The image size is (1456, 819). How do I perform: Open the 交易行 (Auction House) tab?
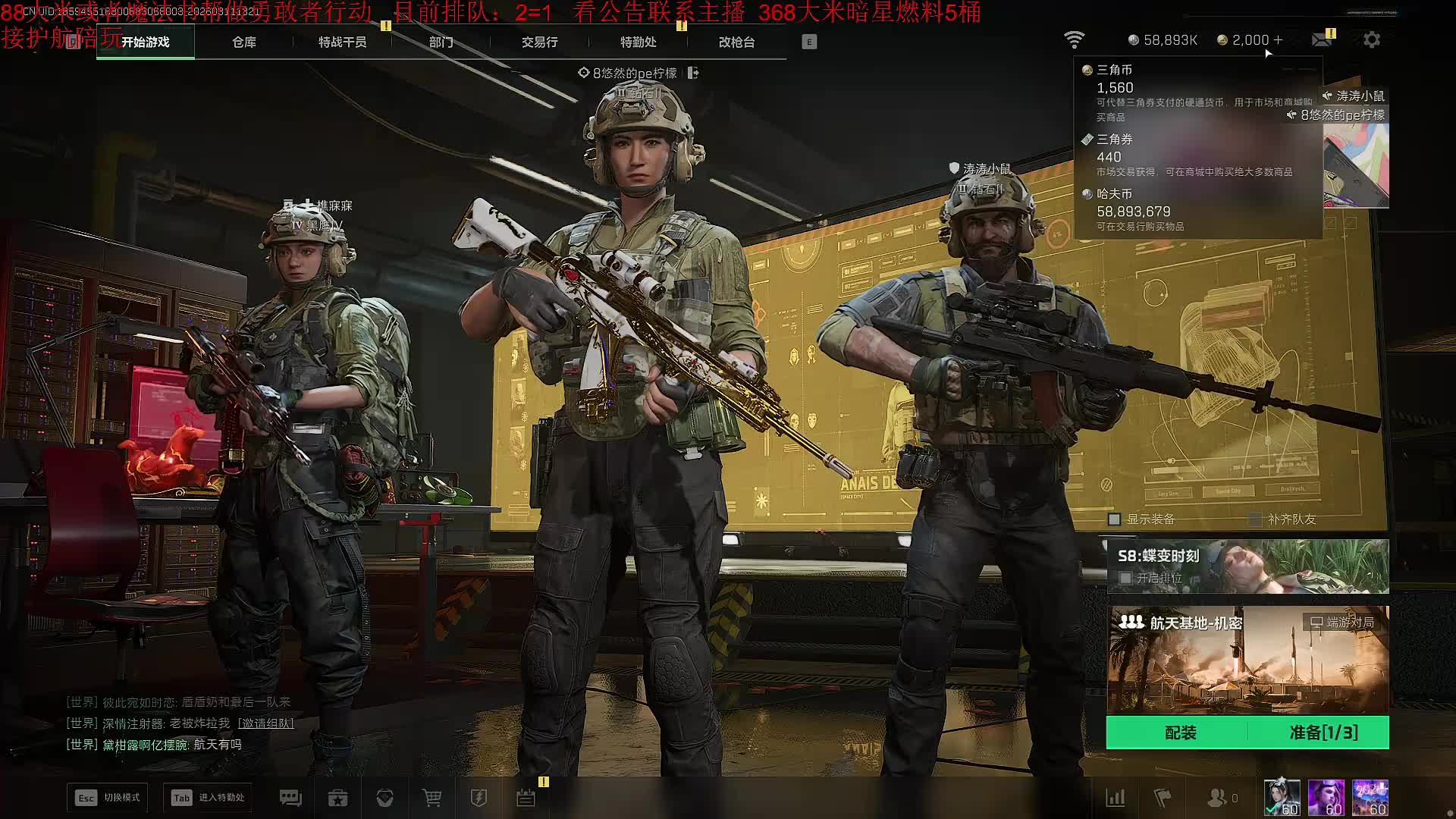point(539,42)
